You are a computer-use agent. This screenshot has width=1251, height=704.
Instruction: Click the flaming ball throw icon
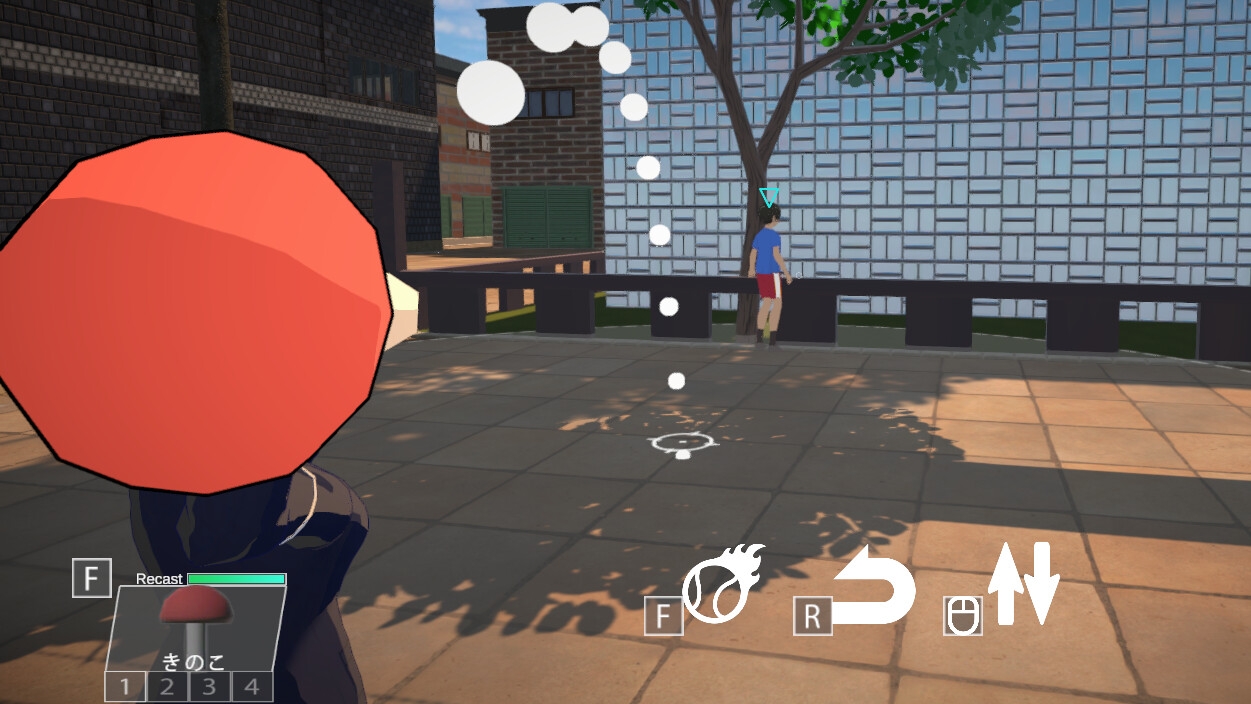click(722, 584)
